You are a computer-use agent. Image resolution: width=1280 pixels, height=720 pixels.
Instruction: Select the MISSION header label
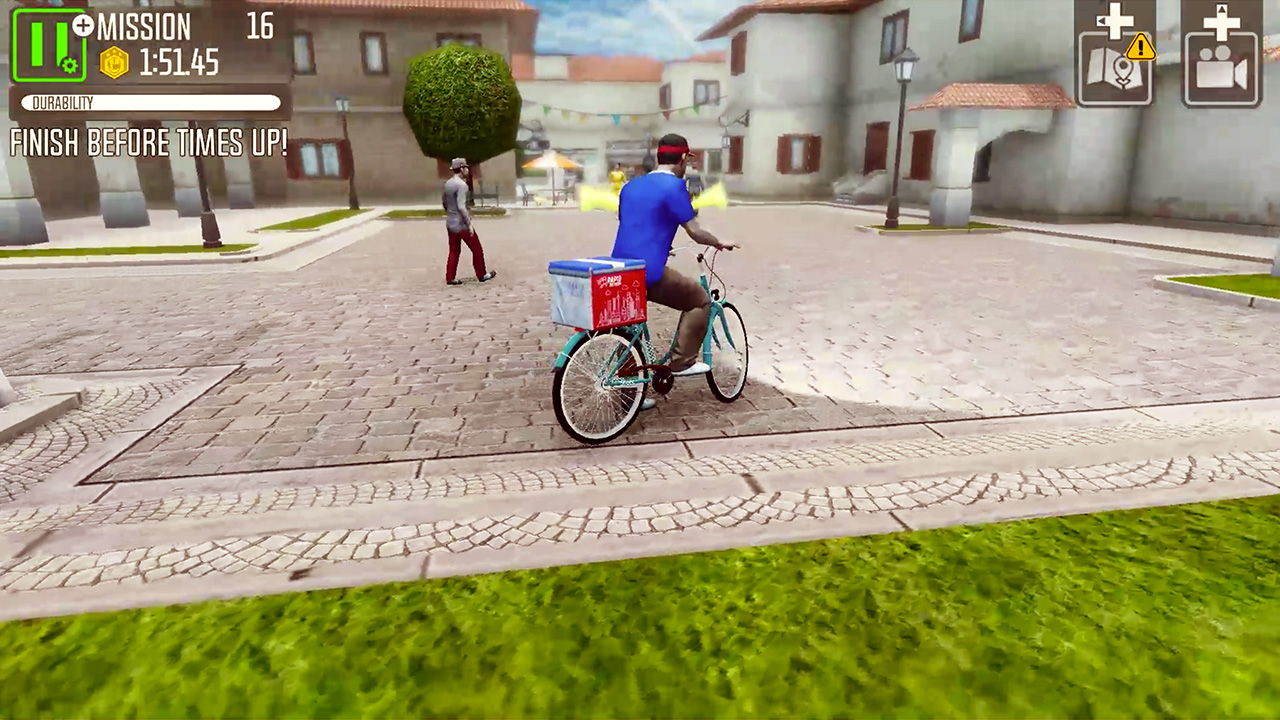point(146,26)
